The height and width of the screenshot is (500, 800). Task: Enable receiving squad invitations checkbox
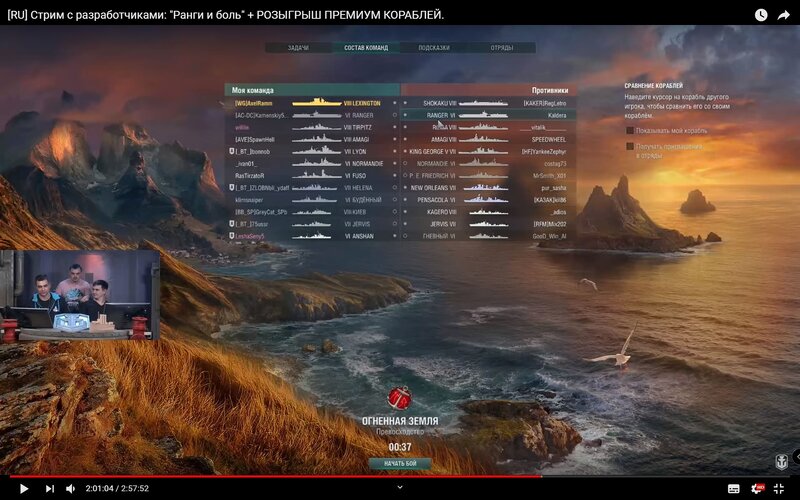631,146
